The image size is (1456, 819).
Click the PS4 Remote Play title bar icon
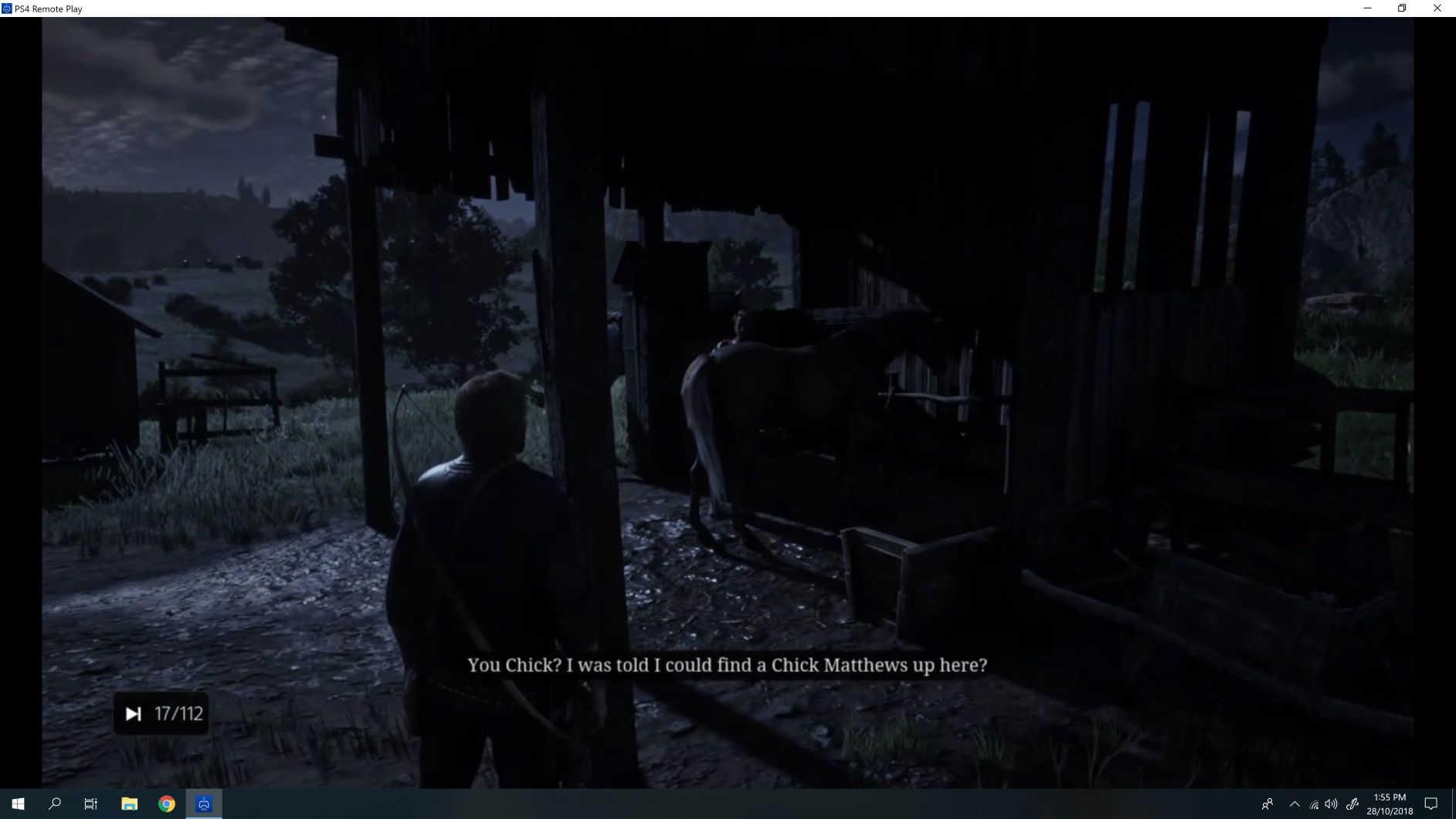click(8, 8)
